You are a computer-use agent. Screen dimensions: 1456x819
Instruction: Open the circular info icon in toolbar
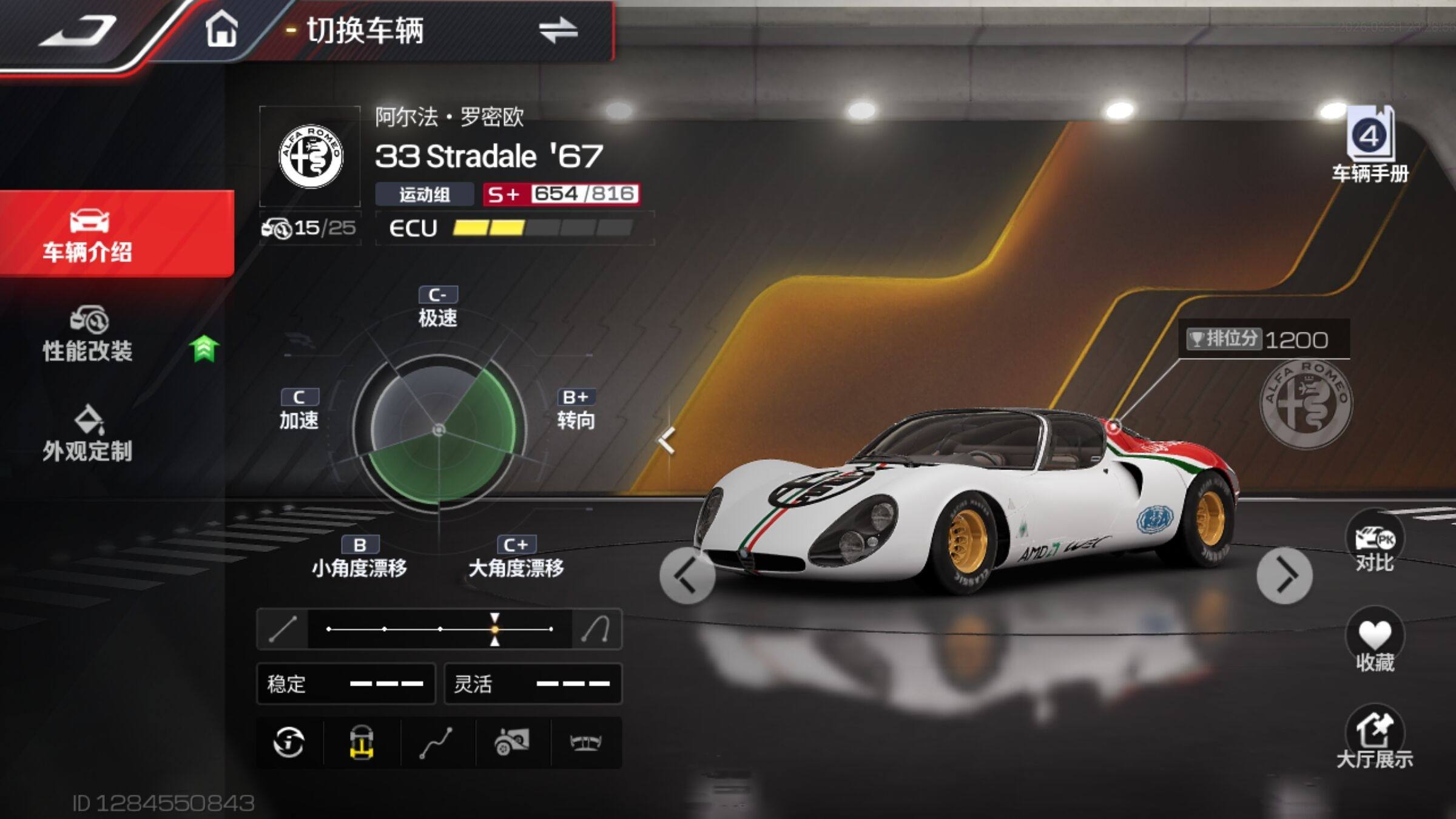coord(289,743)
